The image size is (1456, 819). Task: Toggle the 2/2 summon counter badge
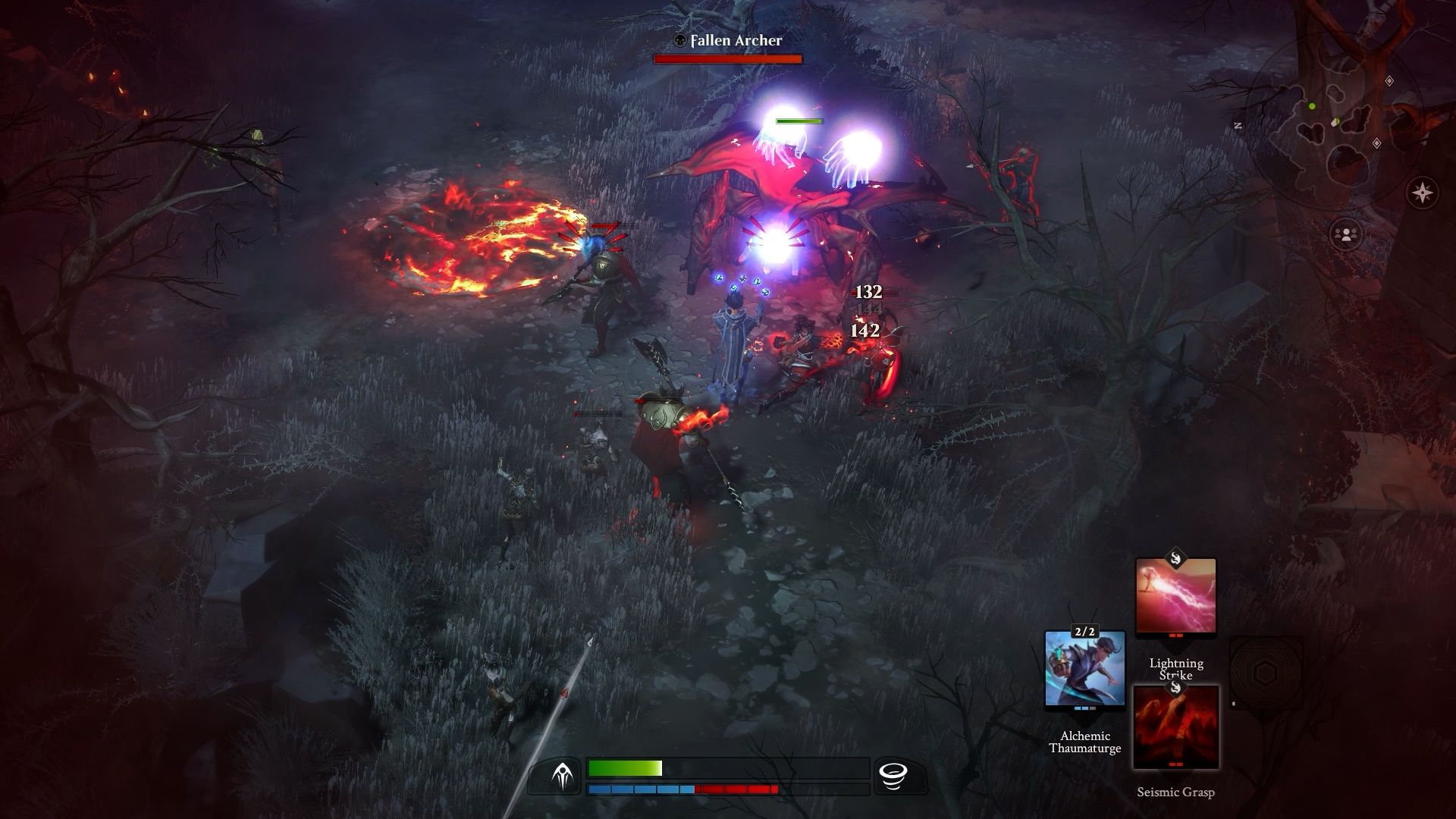(1085, 632)
